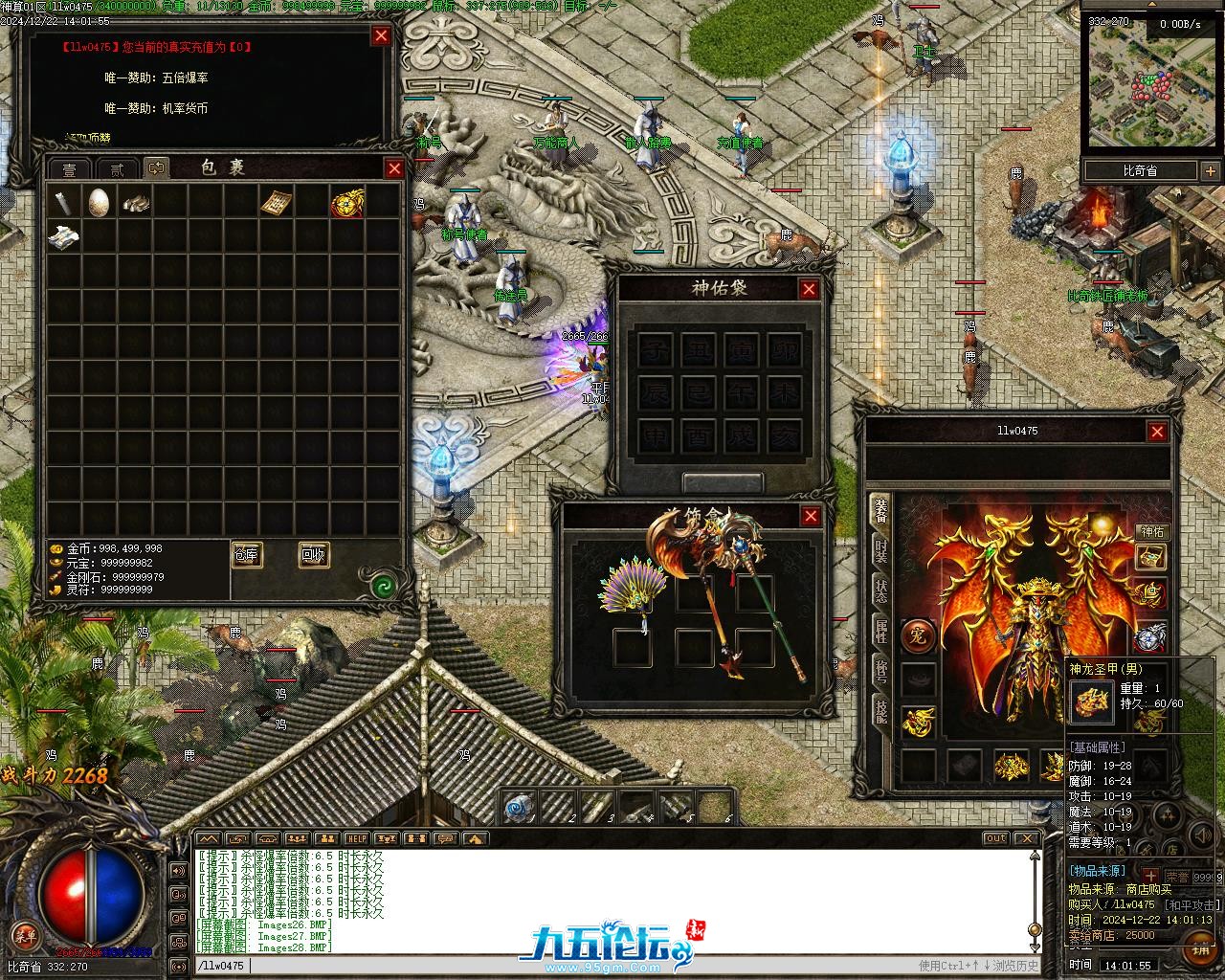Show the 属性 attributes tab

click(880, 630)
